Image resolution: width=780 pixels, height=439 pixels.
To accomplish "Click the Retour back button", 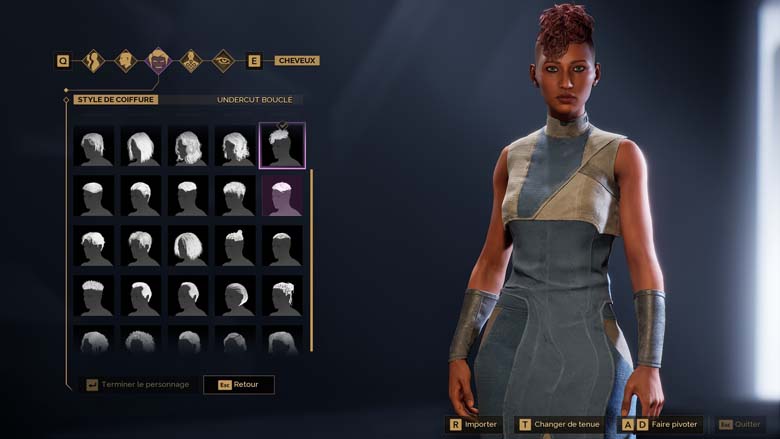I will 239,384.
